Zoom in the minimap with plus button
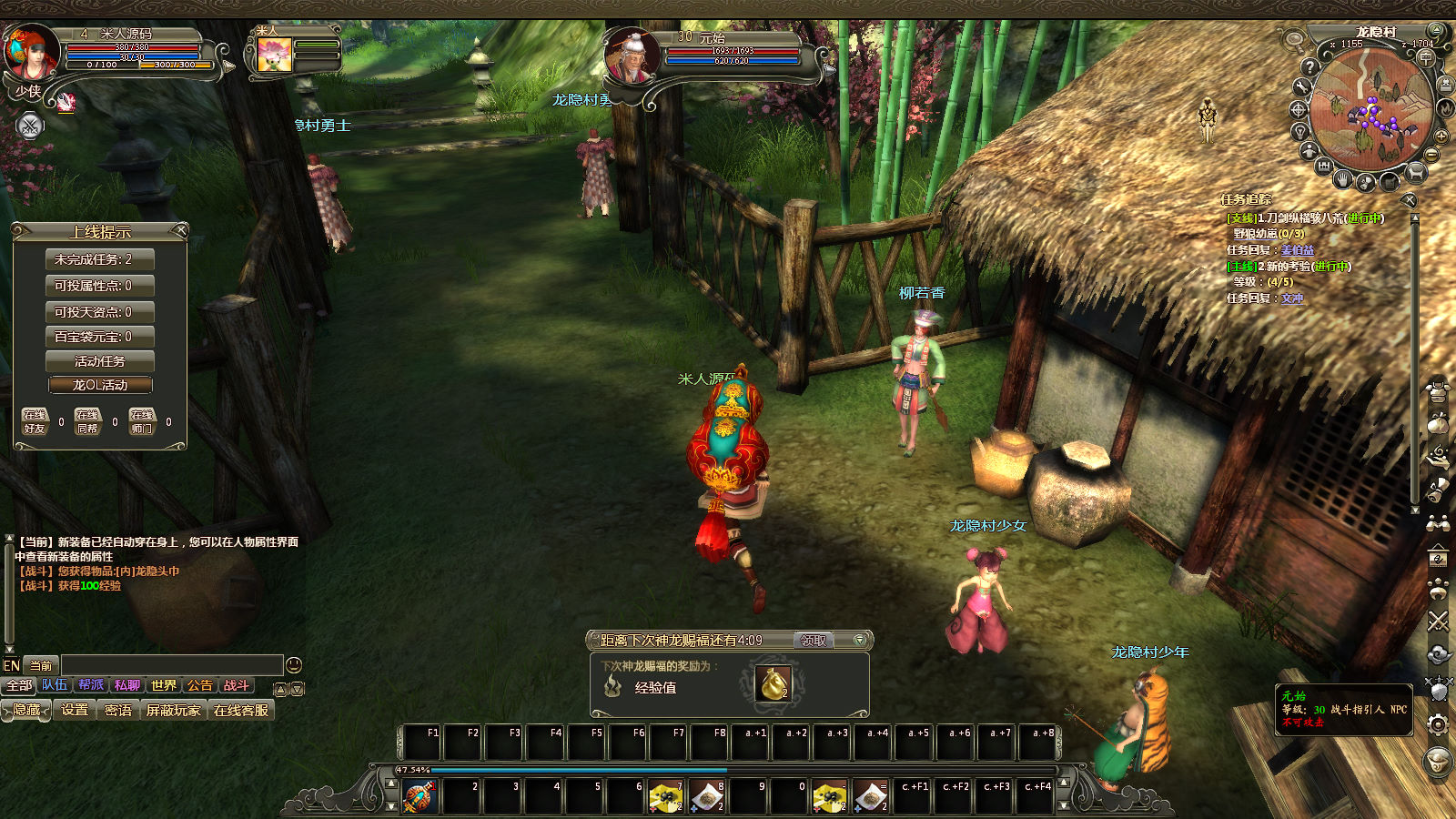The width and height of the screenshot is (1456, 819). tap(1441, 136)
